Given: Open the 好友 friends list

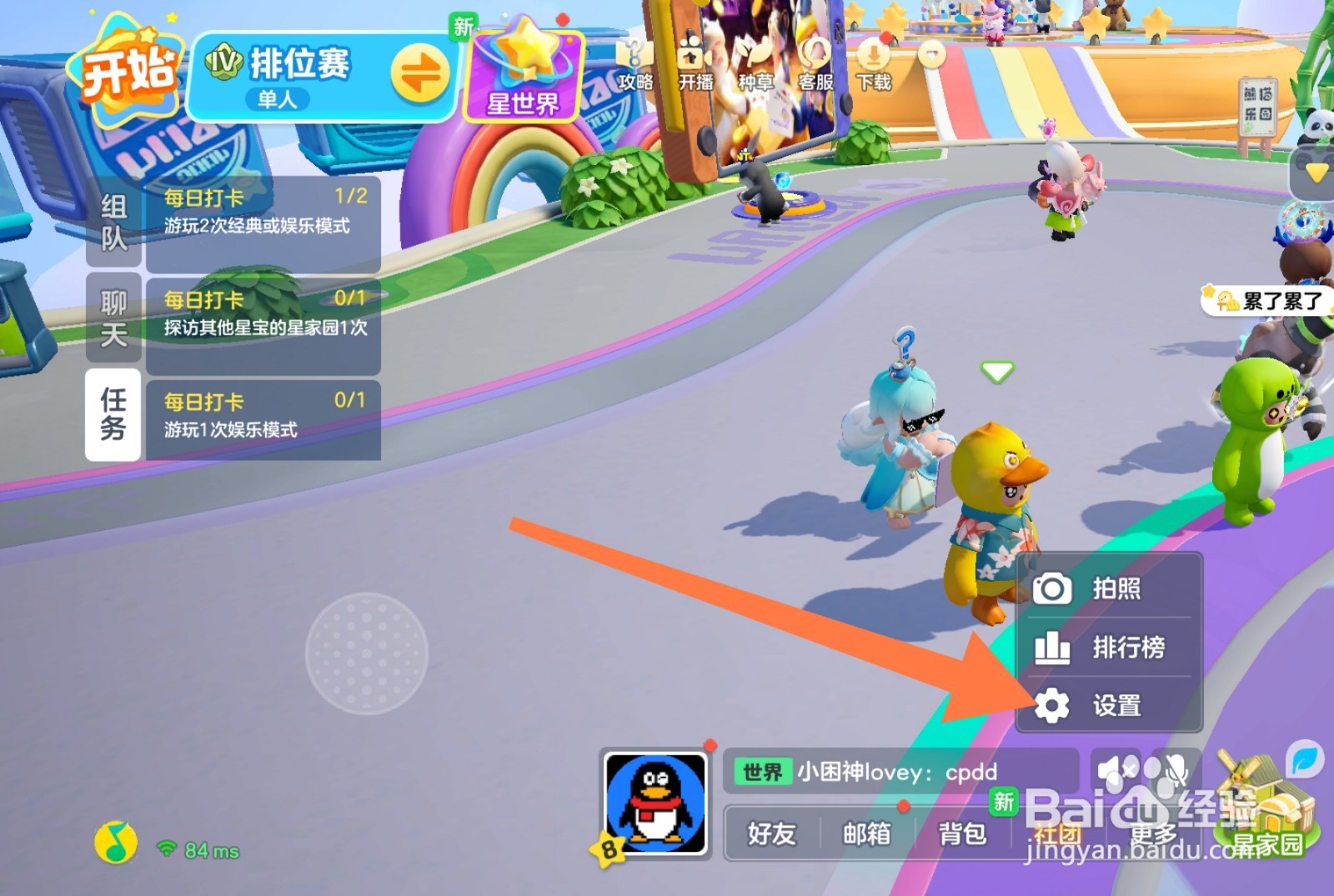Looking at the screenshot, I should click(771, 833).
